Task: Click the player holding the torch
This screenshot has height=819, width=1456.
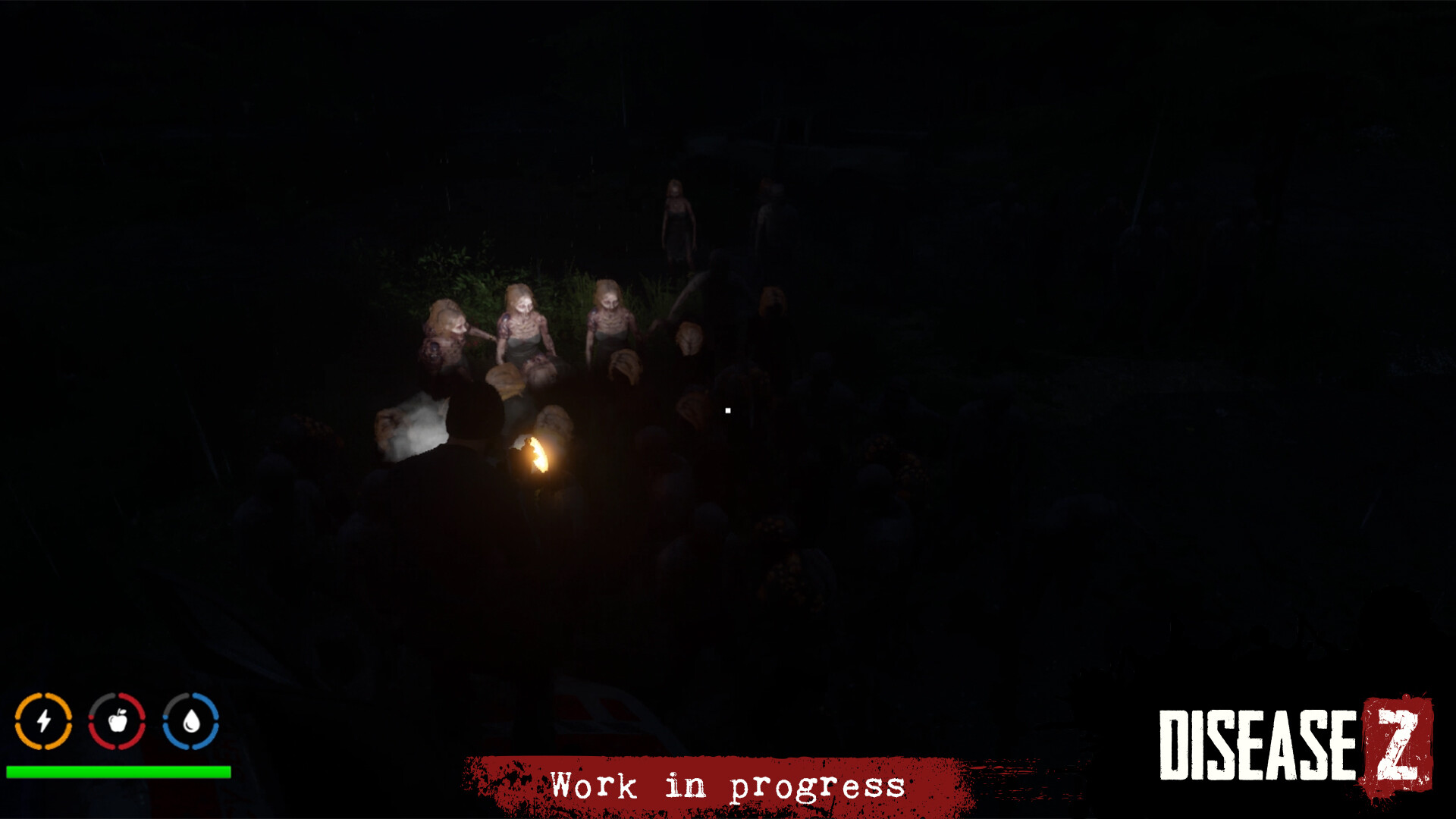Action: pyautogui.click(x=470, y=455)
